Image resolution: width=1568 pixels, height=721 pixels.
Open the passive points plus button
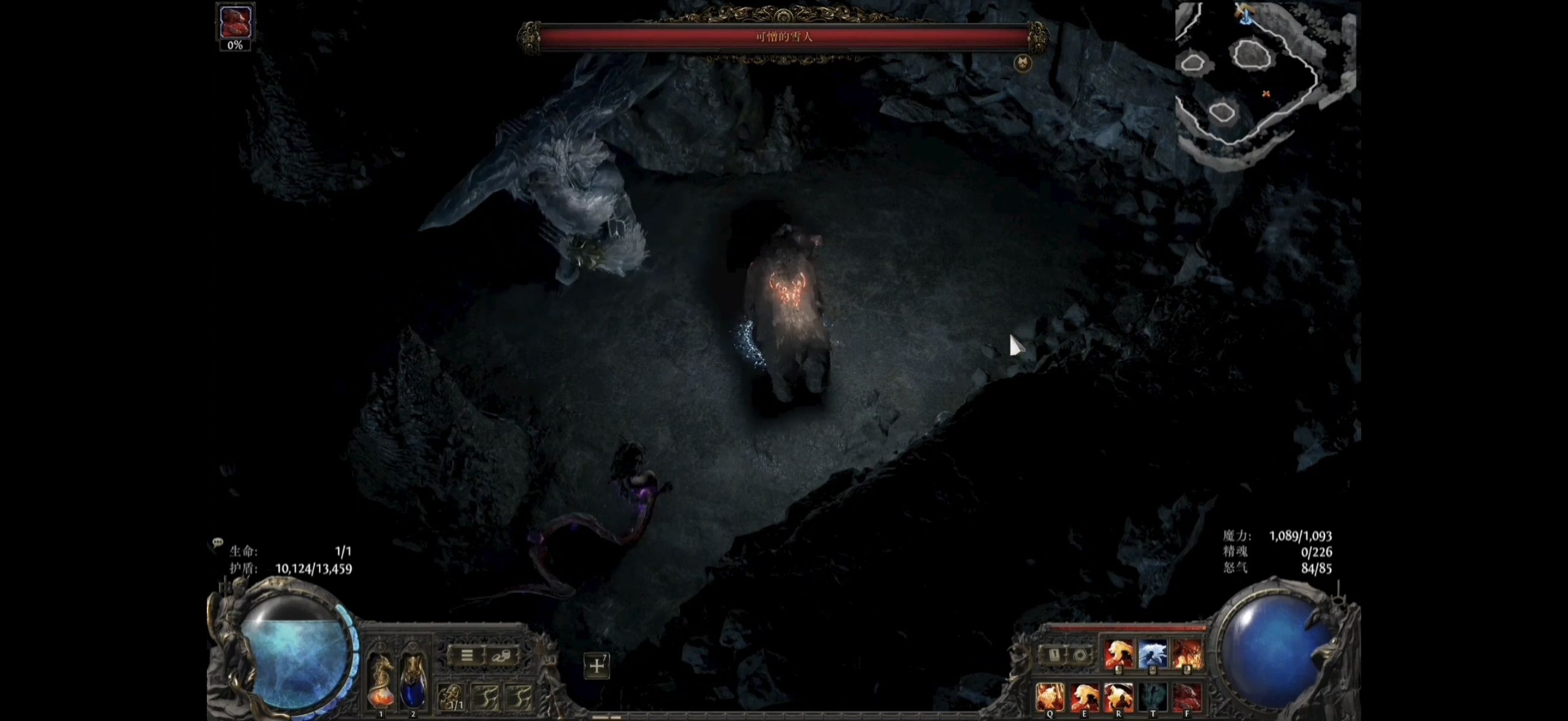[596, 666]
